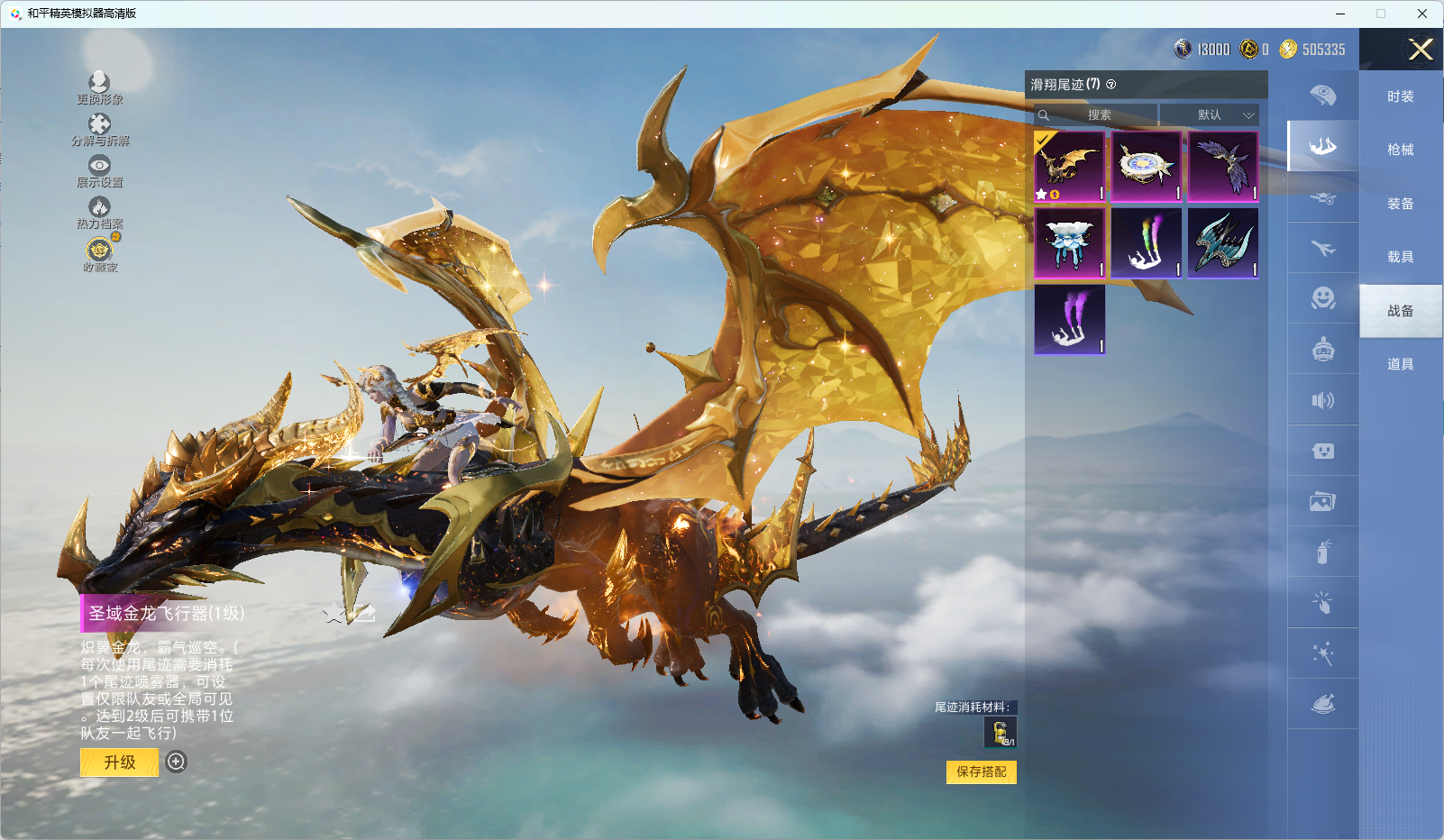Click the 搜索 search field

click(1099, 115)
